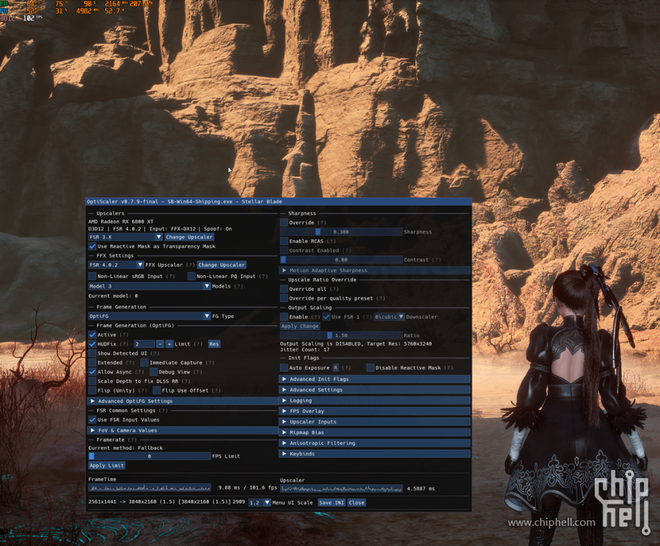This screenshot has height=546, width=660.
Task: Toggle the HUDFix checkbox
Action: (92, 344)
